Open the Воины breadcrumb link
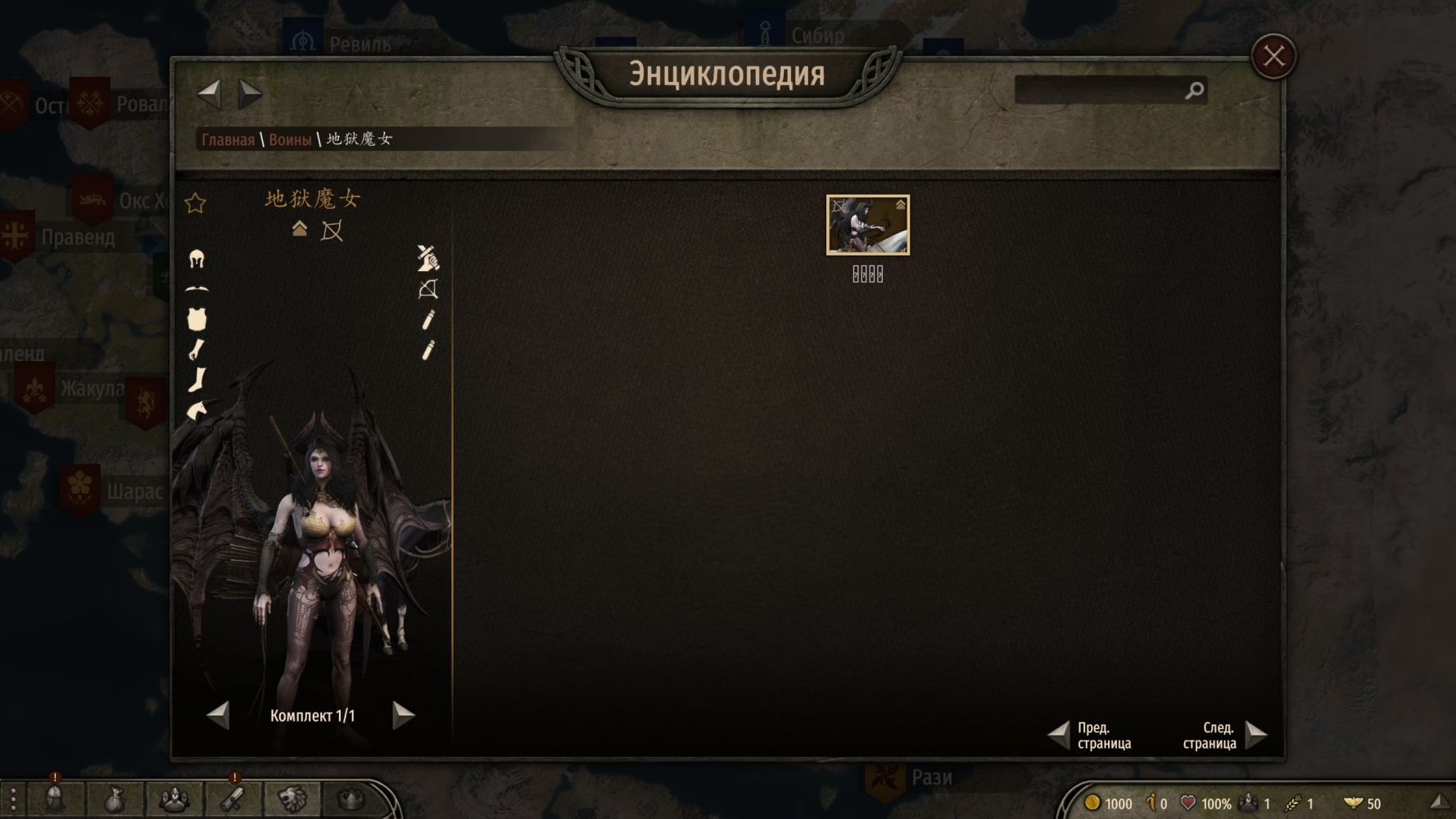Screen dimensions: 1456x819 pos(290,139)
